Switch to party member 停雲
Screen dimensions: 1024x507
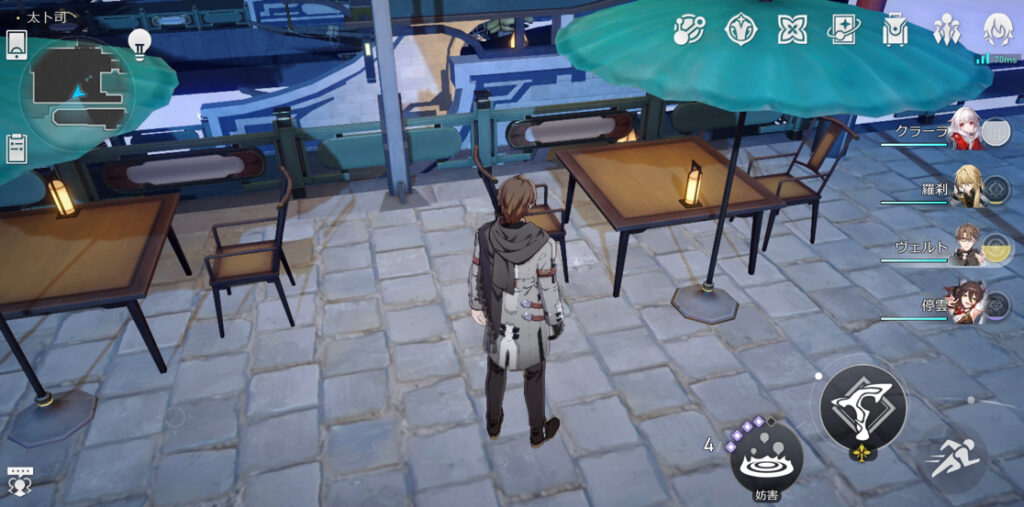point(966,303)
